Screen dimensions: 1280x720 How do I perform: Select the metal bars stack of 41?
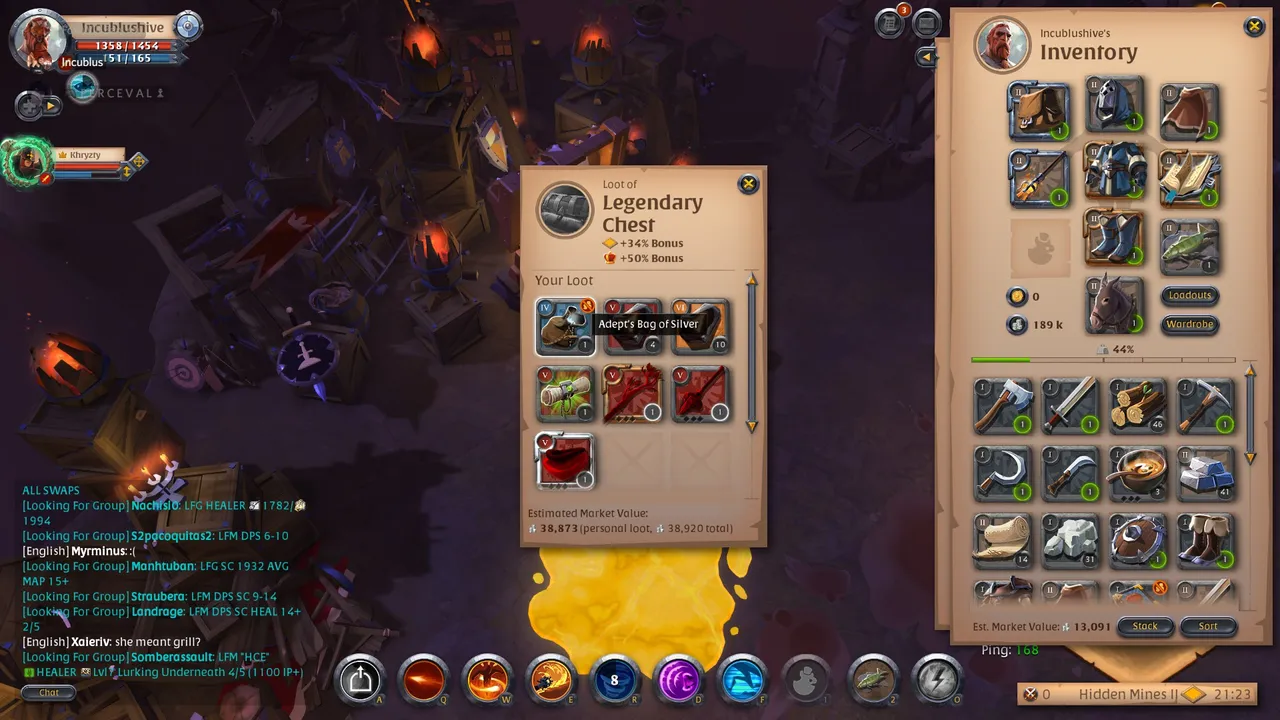(x=1206, y=472)
